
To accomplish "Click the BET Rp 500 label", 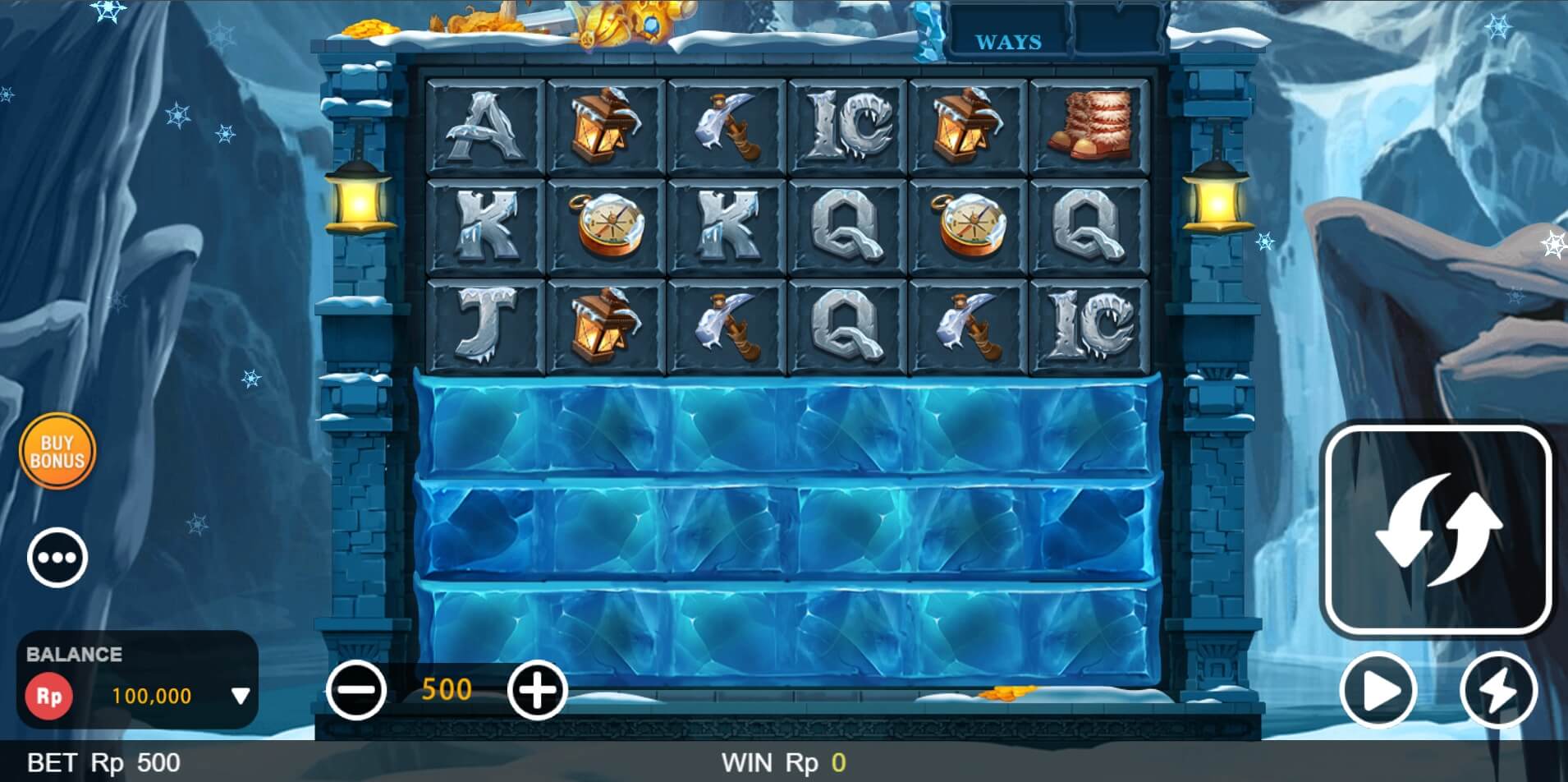I will click(x=99, y=761).
